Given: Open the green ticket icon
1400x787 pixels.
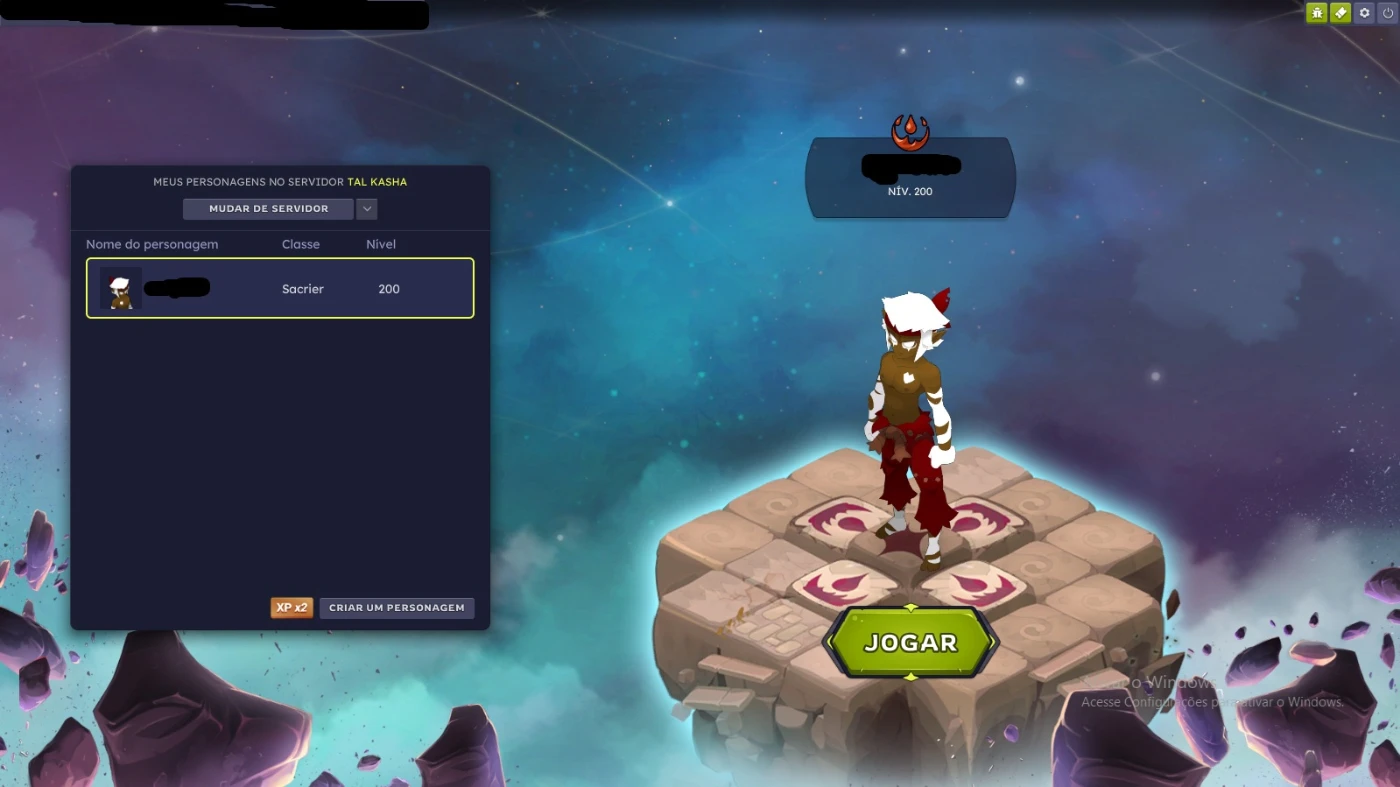Looking at the screenshot, I should coord(1340,13).
